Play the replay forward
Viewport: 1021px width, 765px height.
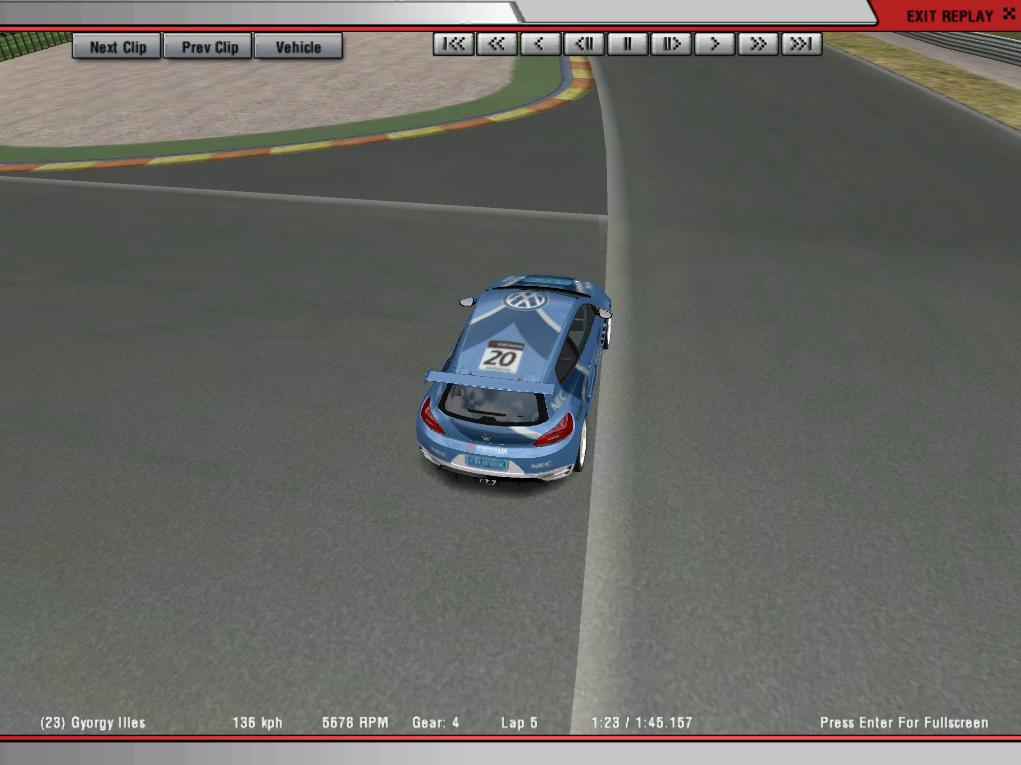(x=715, y=44)
